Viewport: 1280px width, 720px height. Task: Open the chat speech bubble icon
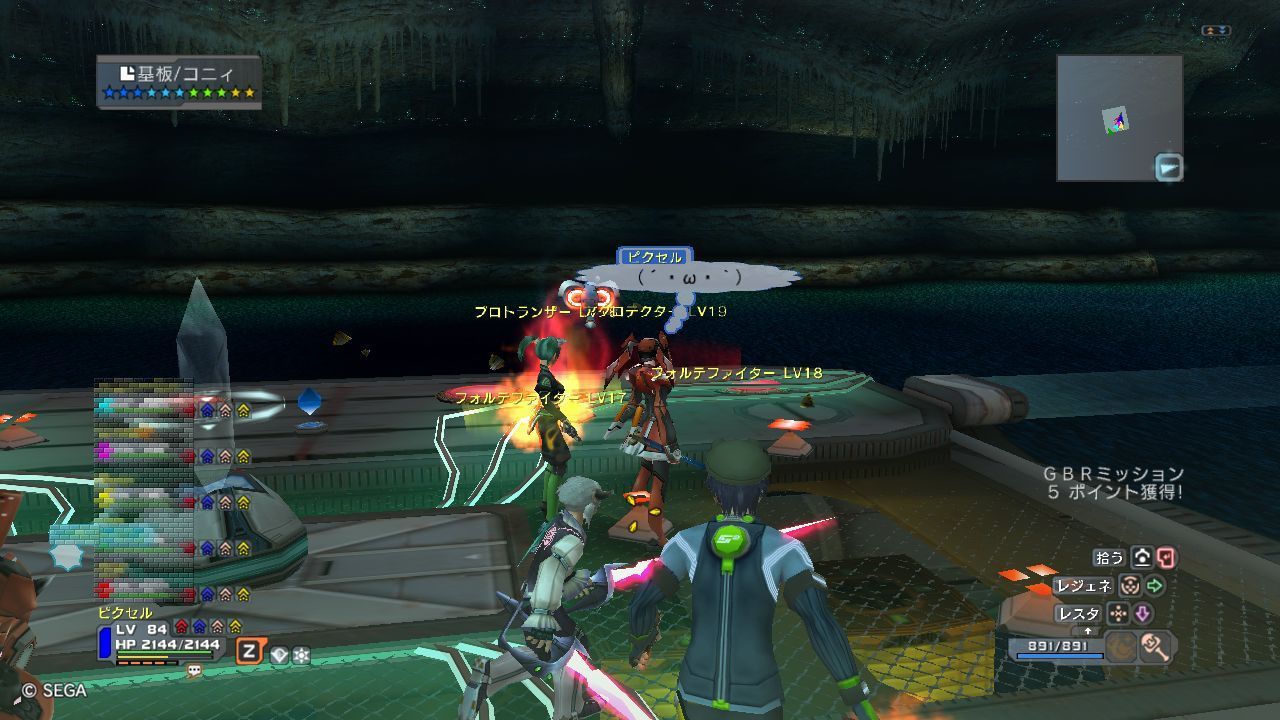pos(194,671)
